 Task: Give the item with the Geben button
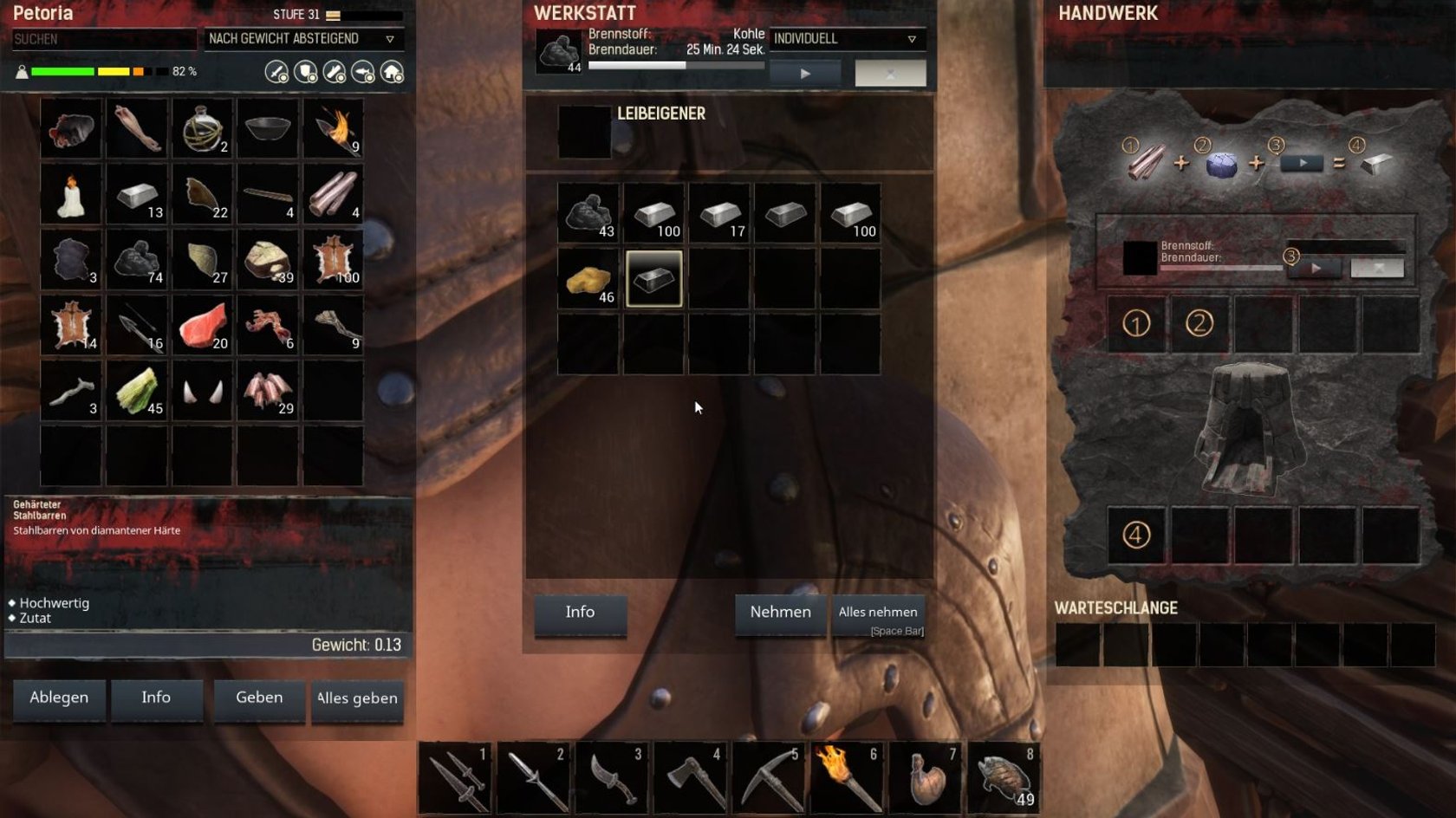259,698
